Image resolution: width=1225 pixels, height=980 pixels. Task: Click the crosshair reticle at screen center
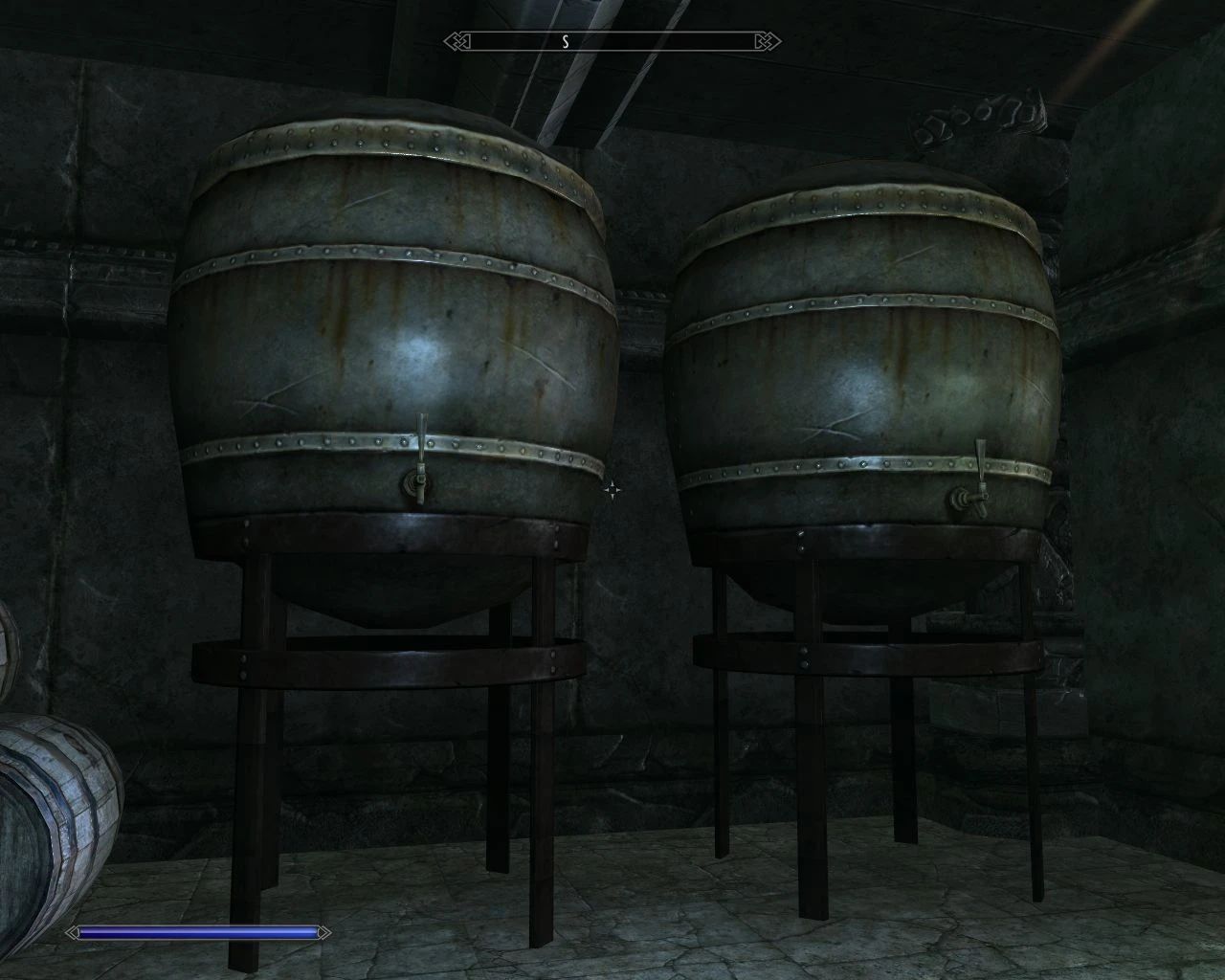[612, 490]
